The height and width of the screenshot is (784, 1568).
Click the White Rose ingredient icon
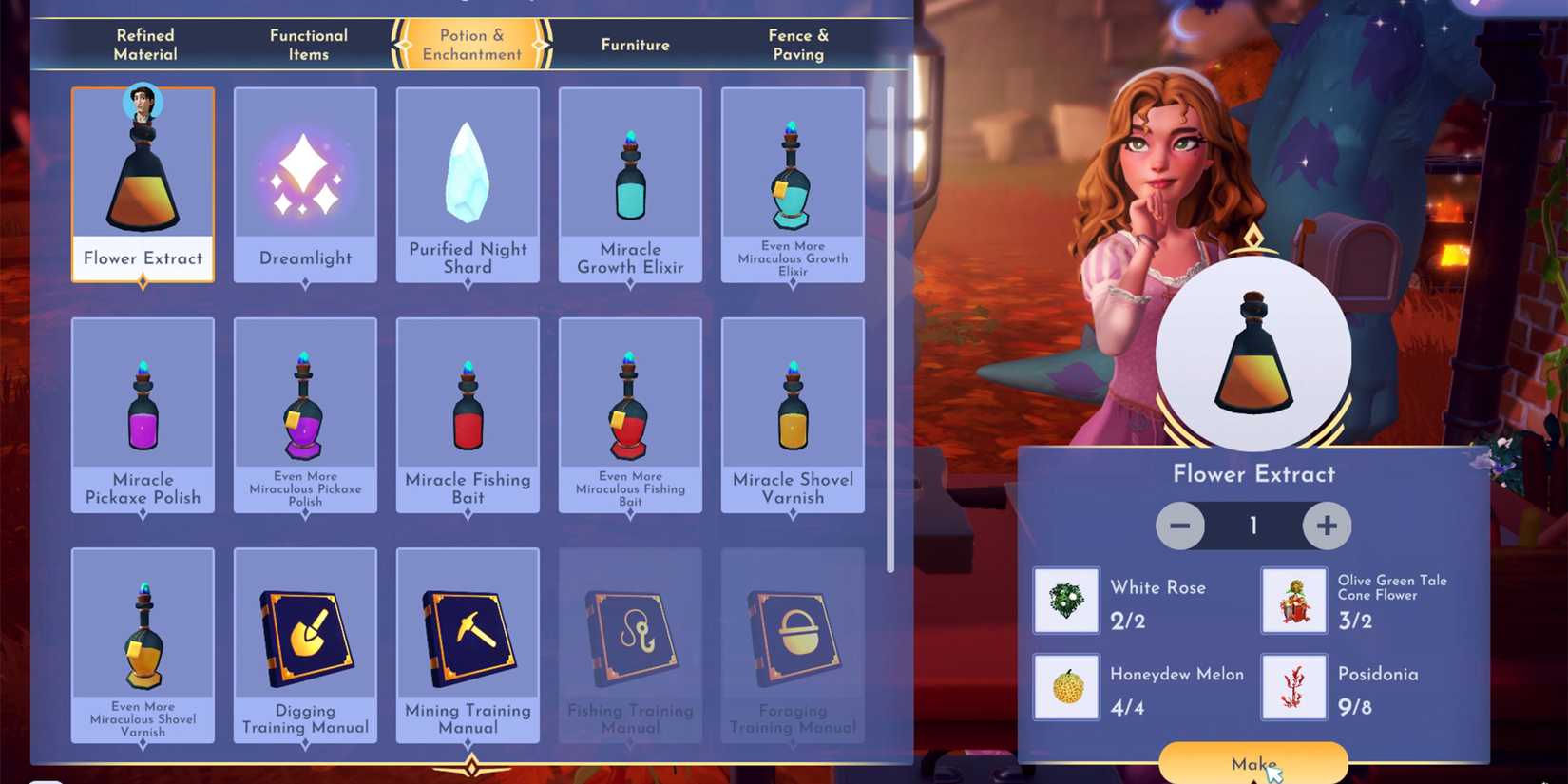[x=1064, y=600]
